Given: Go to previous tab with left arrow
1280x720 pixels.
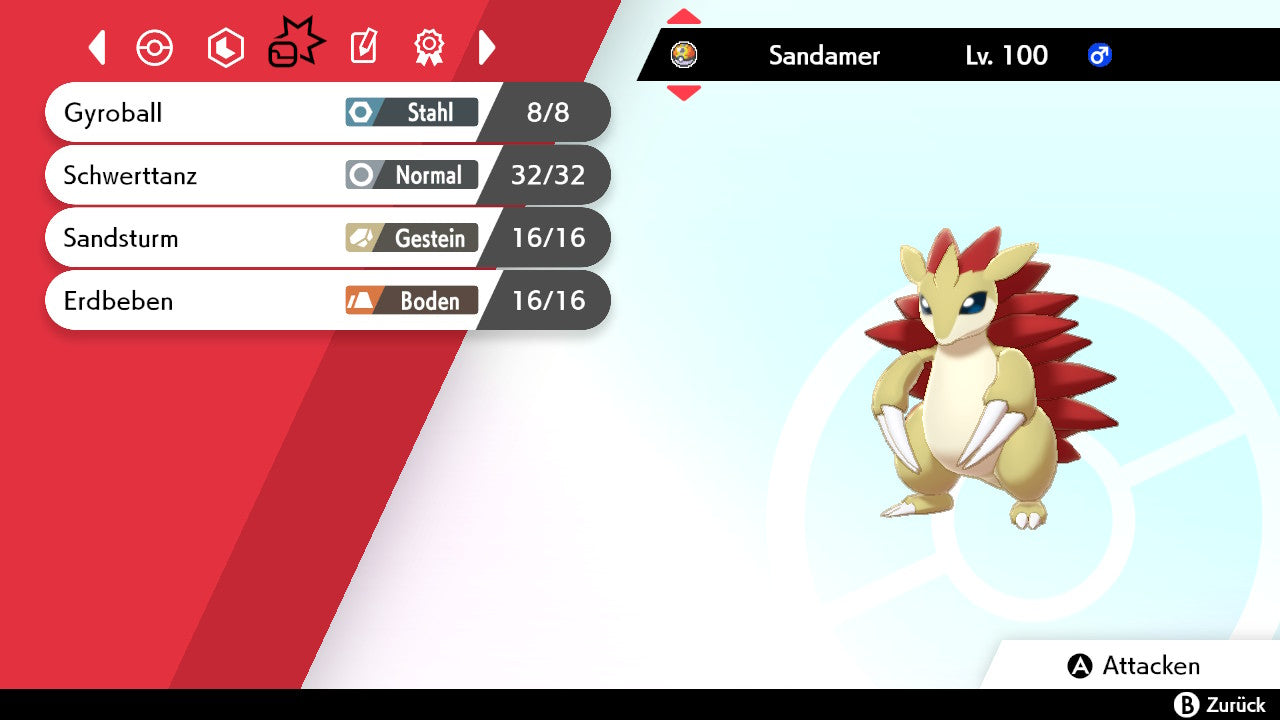Looking at the screenshot, I should pyautogui.click(x=97, y=47).
